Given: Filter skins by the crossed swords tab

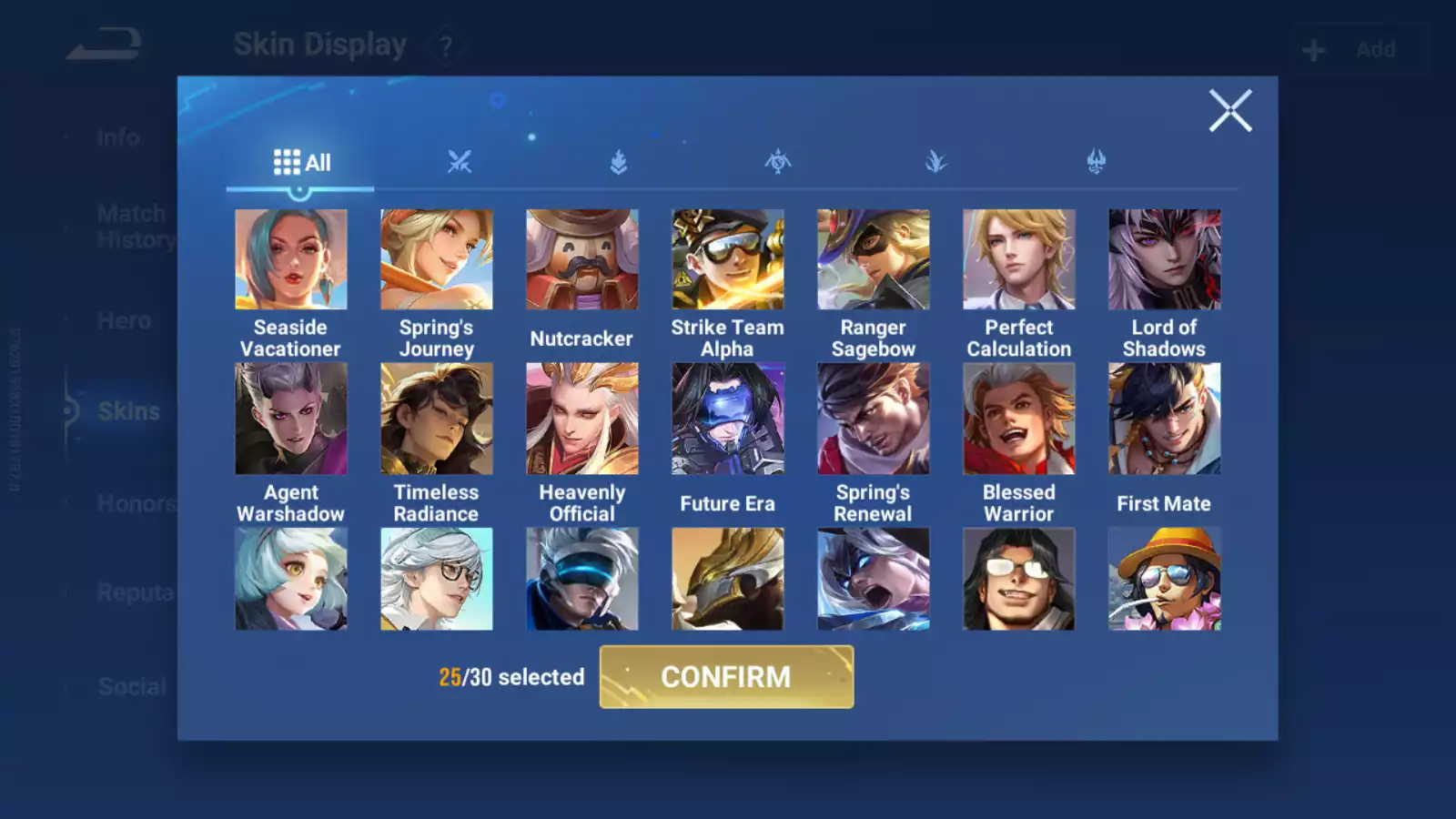Looking at the screenshot, I should coord(460,163).
